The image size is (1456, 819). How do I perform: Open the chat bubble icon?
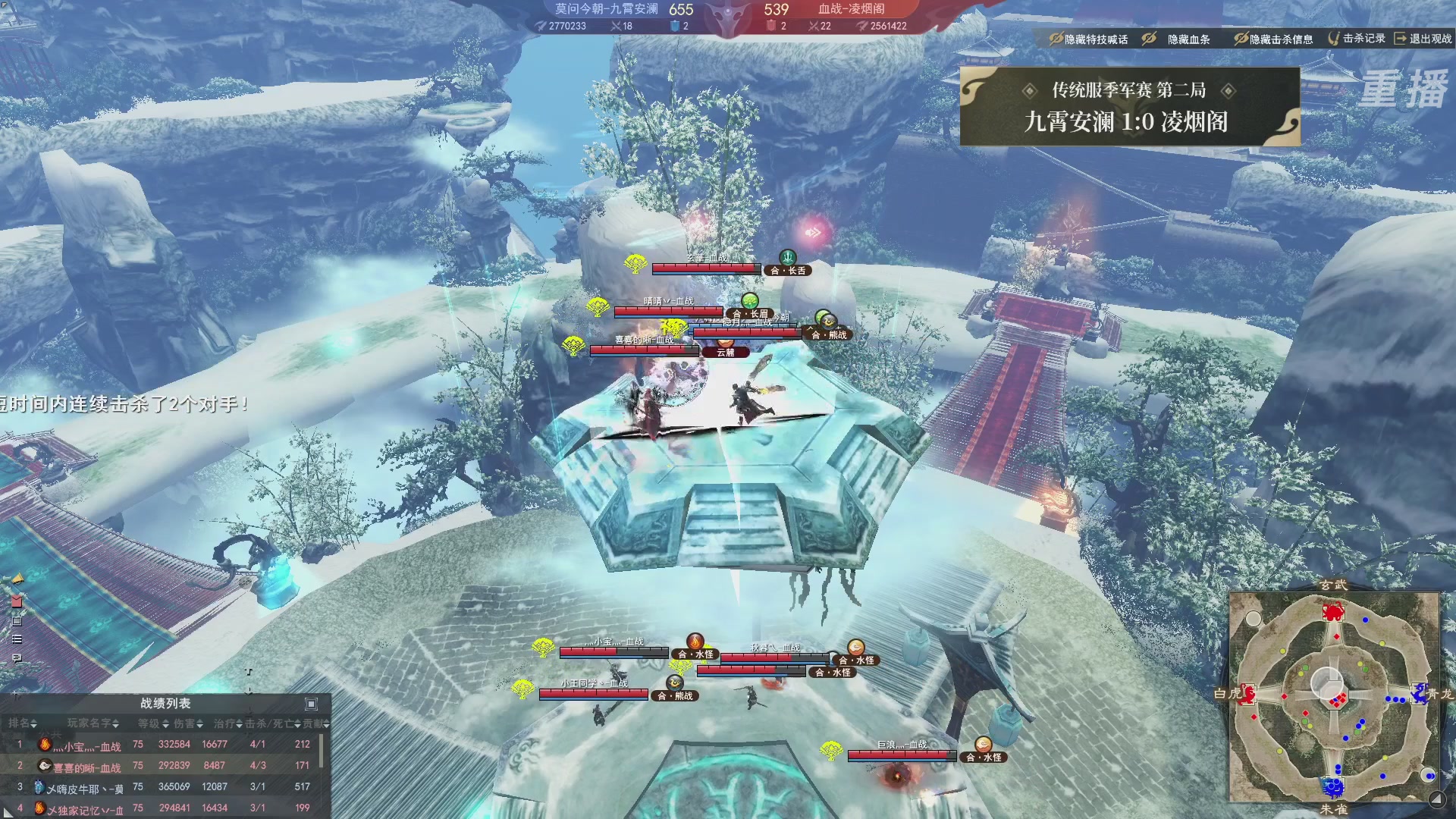click(x=17, y=659)
